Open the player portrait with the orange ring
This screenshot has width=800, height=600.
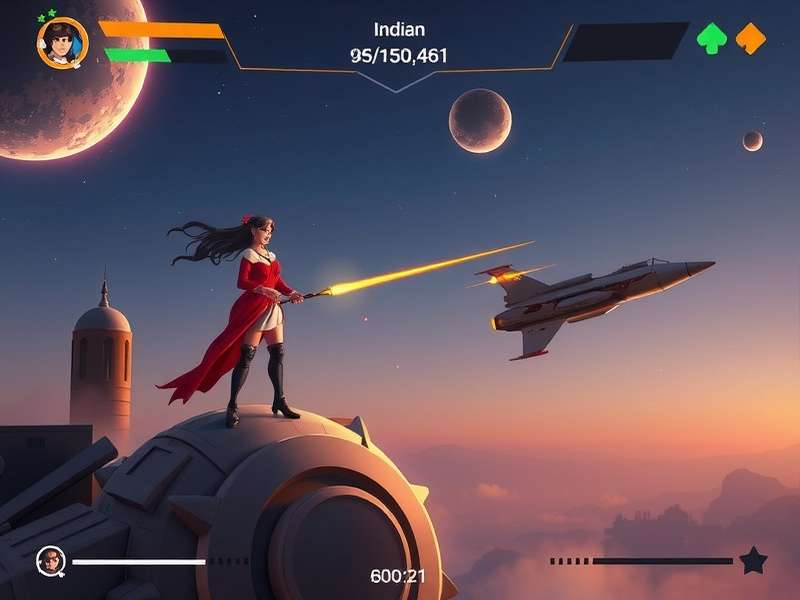pos(62,43)
